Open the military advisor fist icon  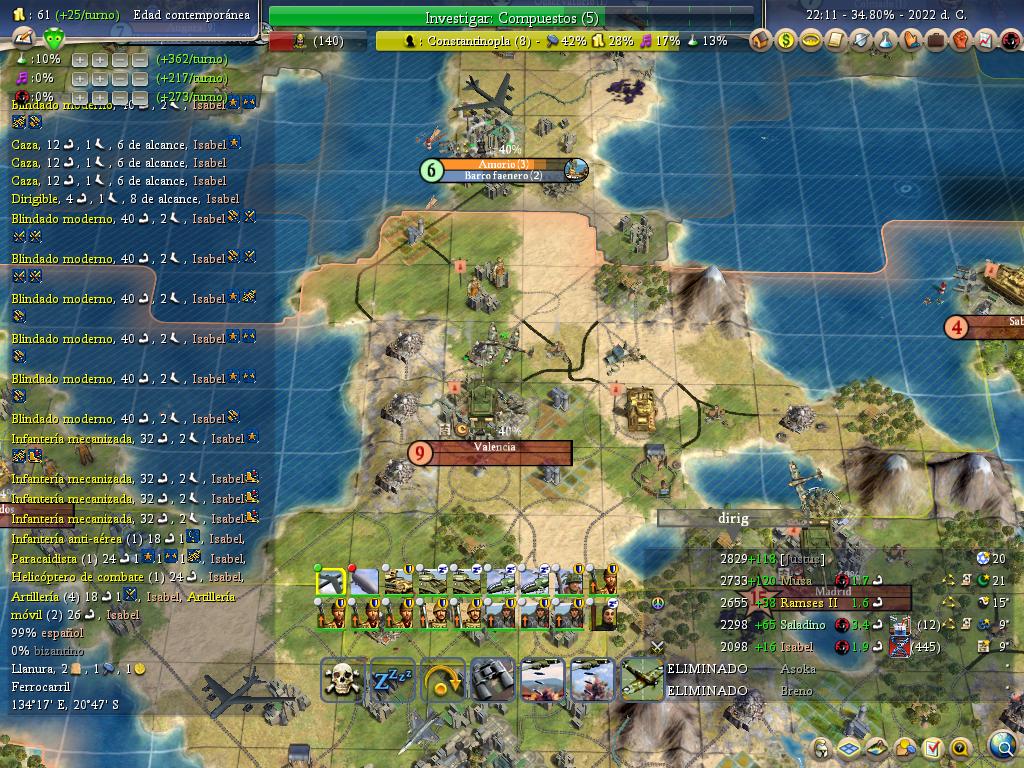pyautogui.click(x=961, y=40)
